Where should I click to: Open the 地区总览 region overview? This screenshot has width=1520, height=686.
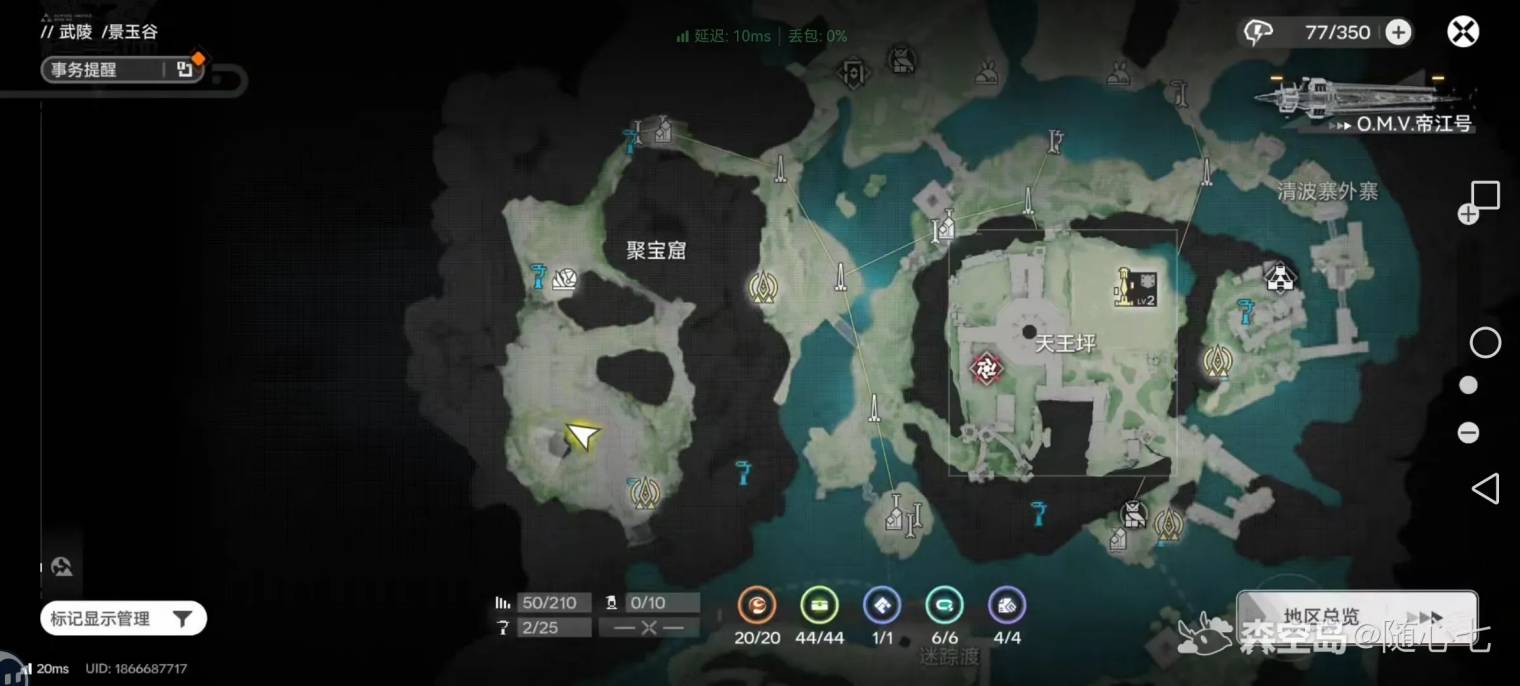(x=1356, y=616)
